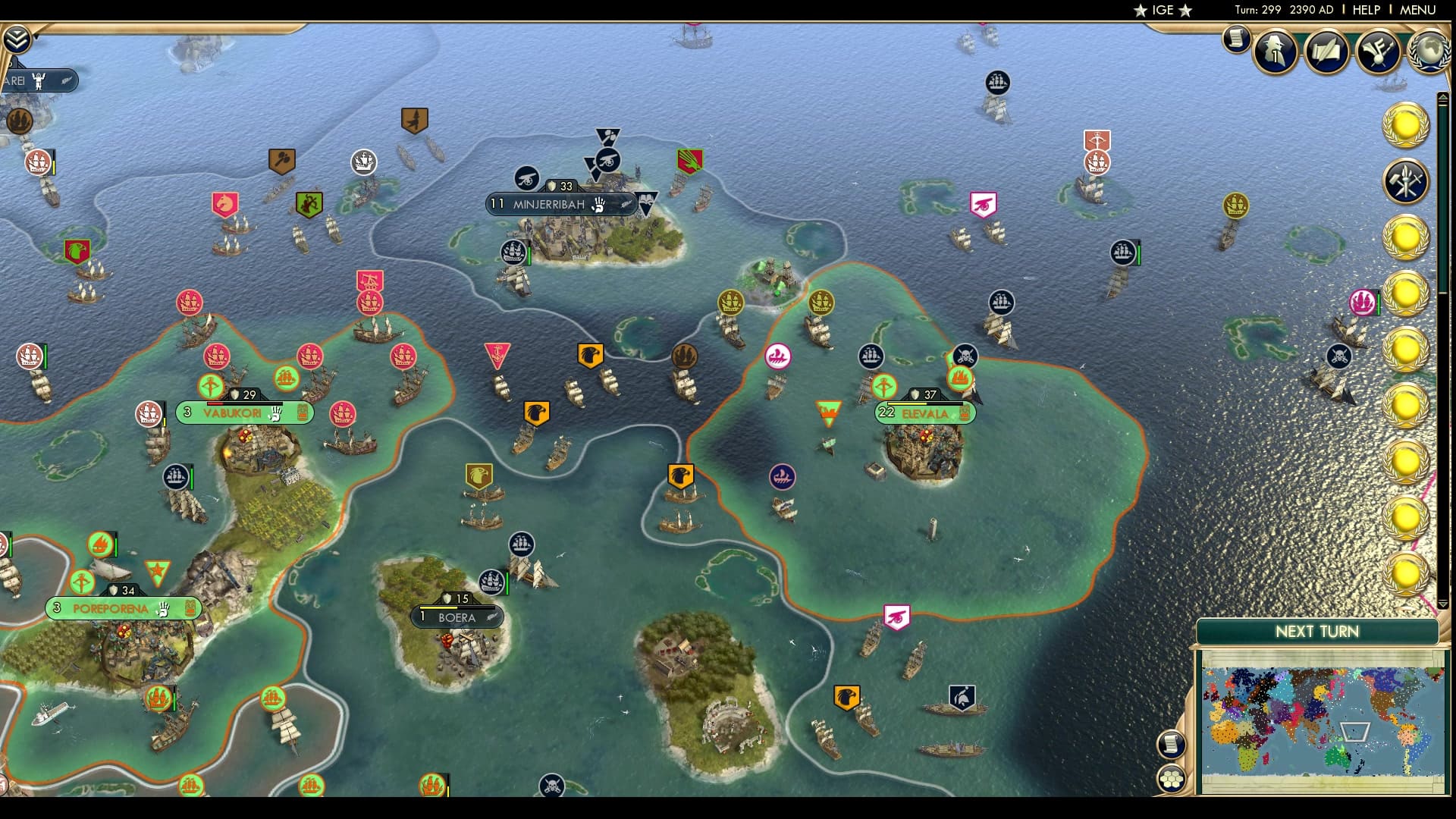Click the production-needed hammer notification
Viewport: 1456px width, 819px height.
(1407, 182)
